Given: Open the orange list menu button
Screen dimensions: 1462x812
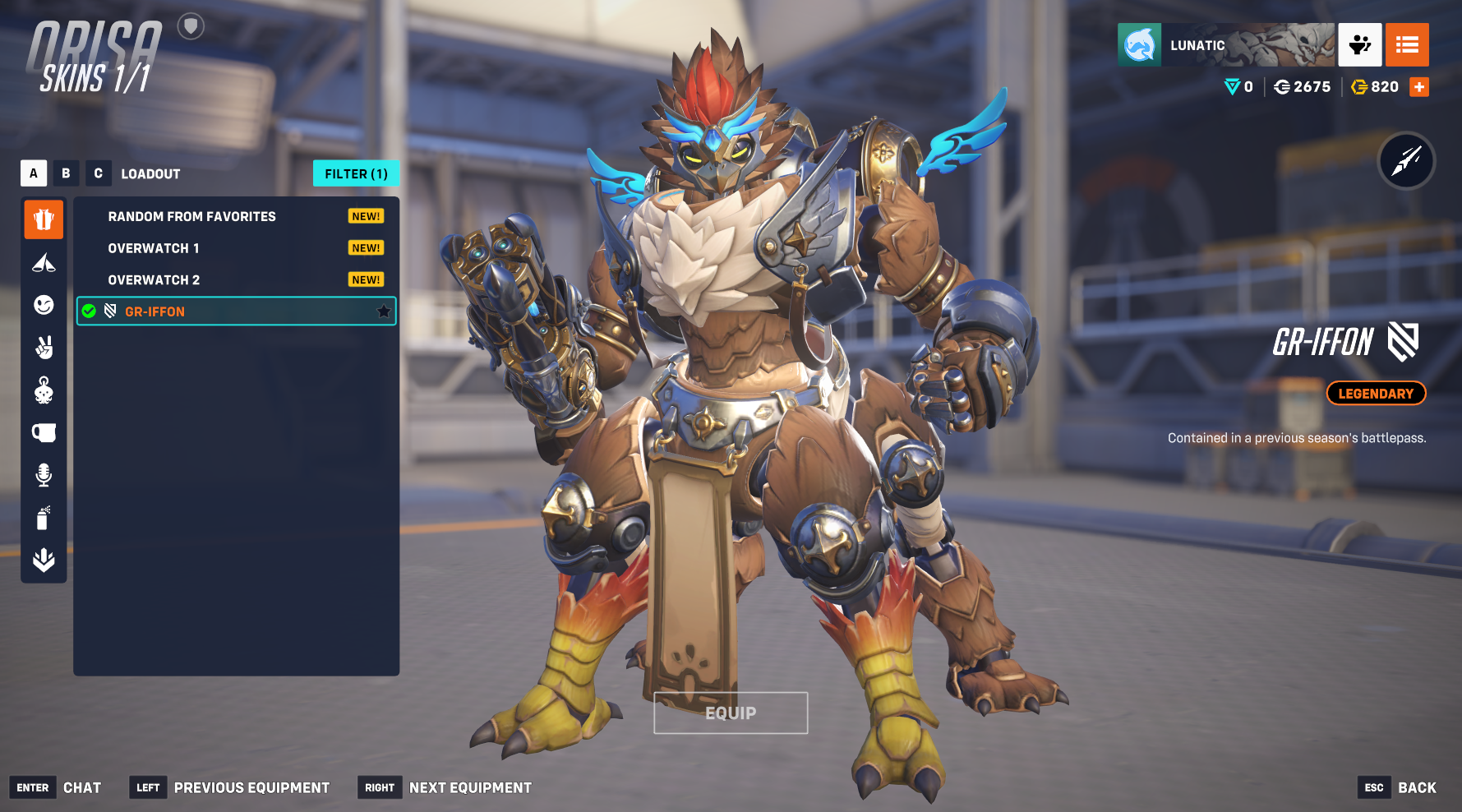Looking at the screenshot, I should 1407,44.
